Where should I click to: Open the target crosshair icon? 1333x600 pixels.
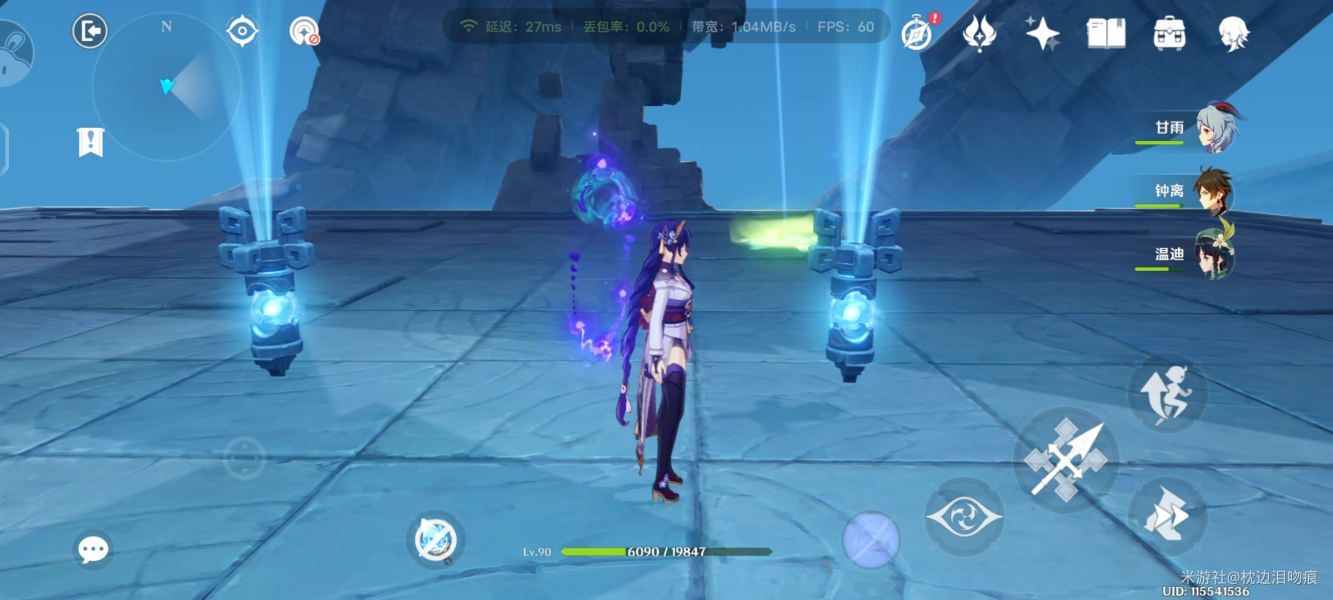coord(242,32)
